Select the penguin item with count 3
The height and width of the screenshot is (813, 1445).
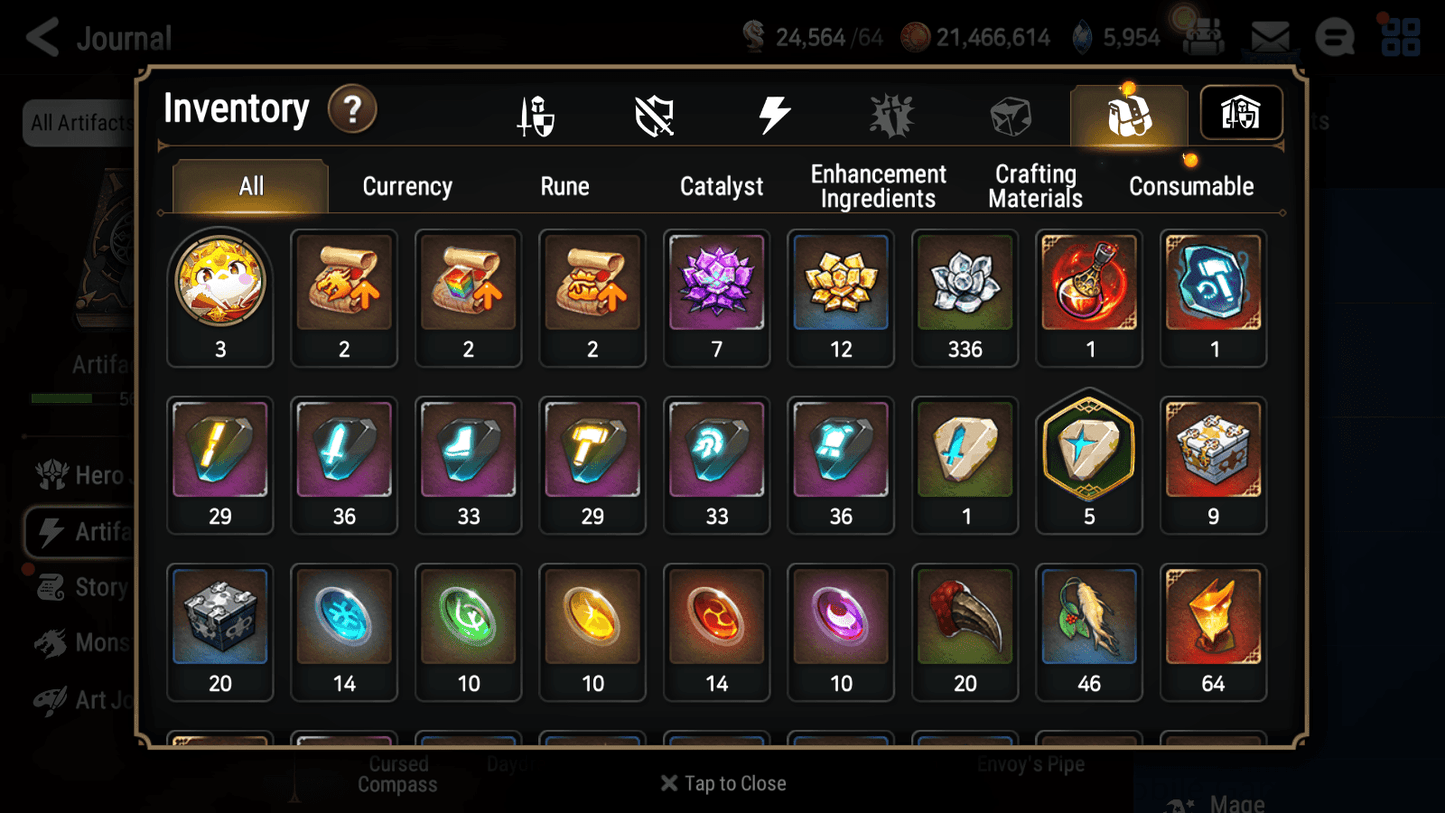pos(220,283)
